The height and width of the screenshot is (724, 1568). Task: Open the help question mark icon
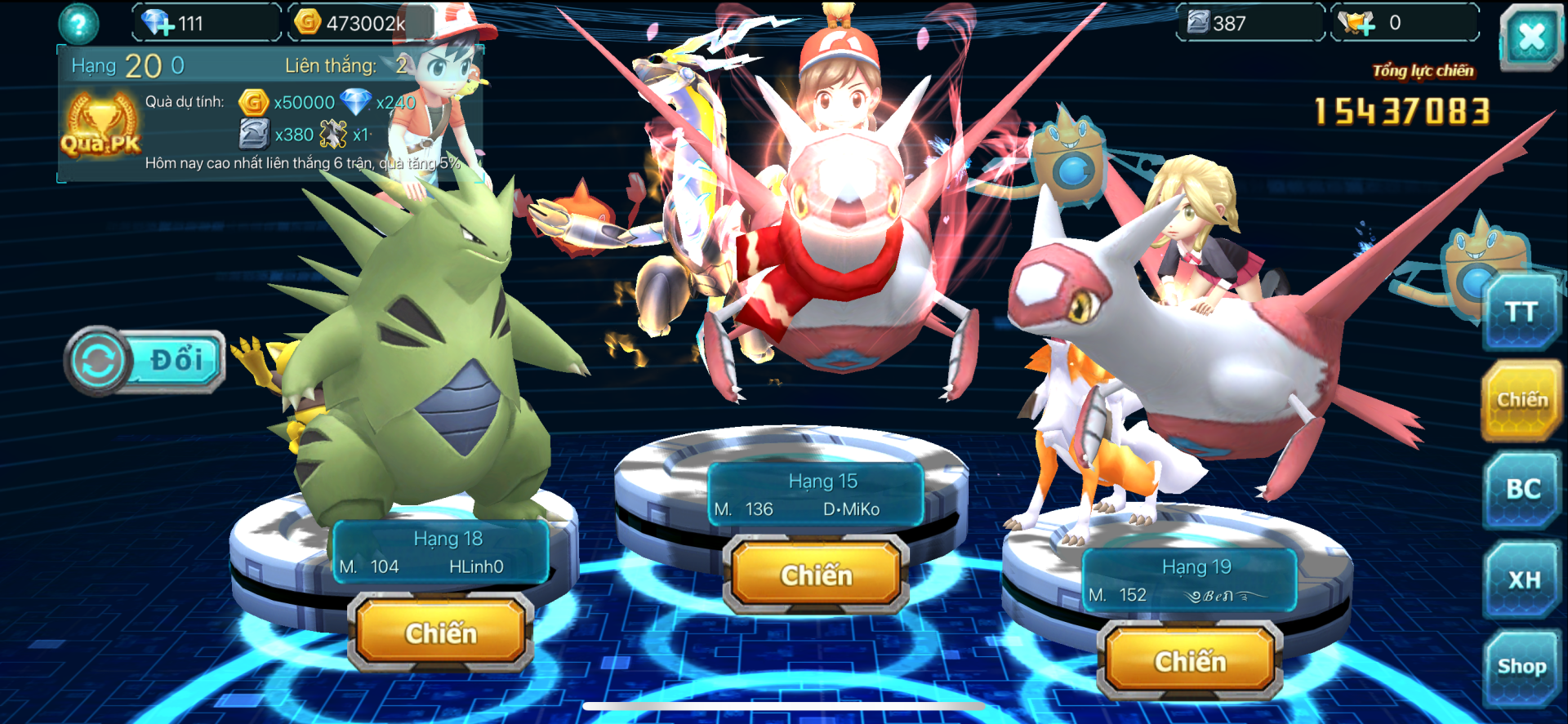[79, 24]
